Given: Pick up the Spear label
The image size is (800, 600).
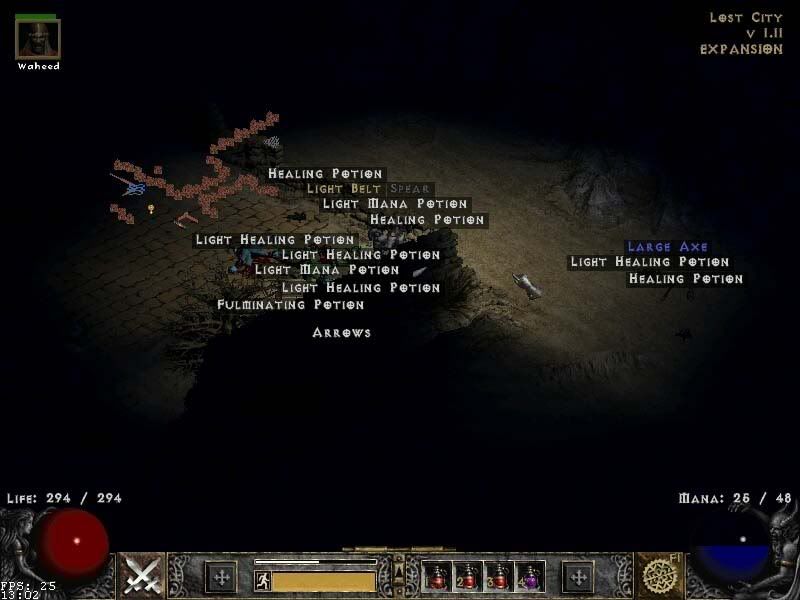Looking at the screenshot, I should point(409,188).
